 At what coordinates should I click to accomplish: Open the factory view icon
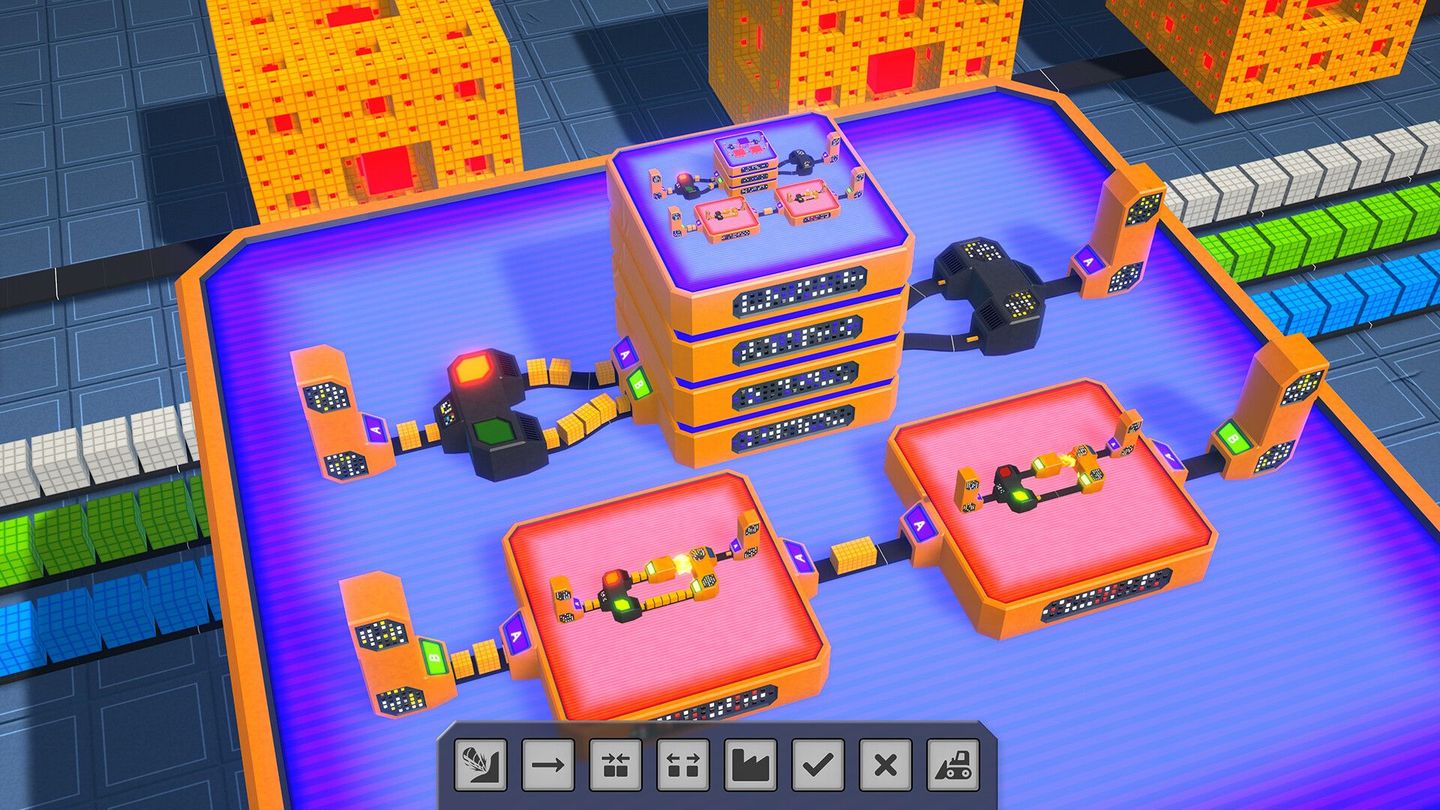[x=751, y=763]
